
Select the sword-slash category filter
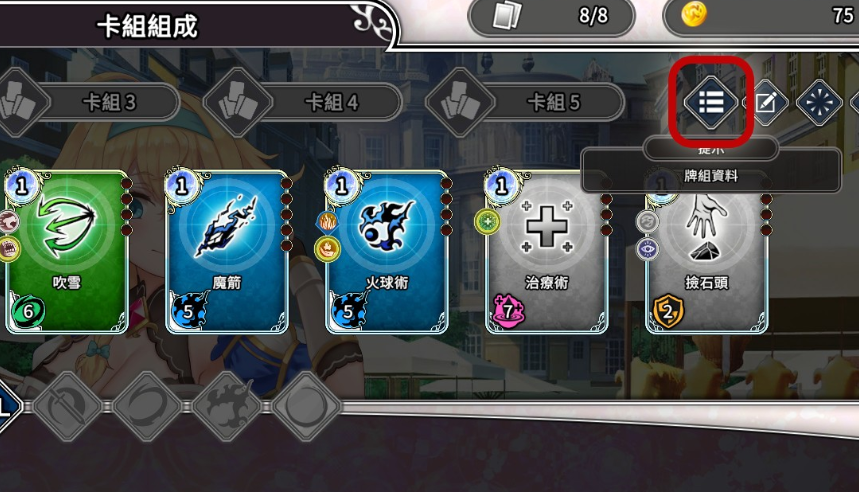tap(68, 406)
